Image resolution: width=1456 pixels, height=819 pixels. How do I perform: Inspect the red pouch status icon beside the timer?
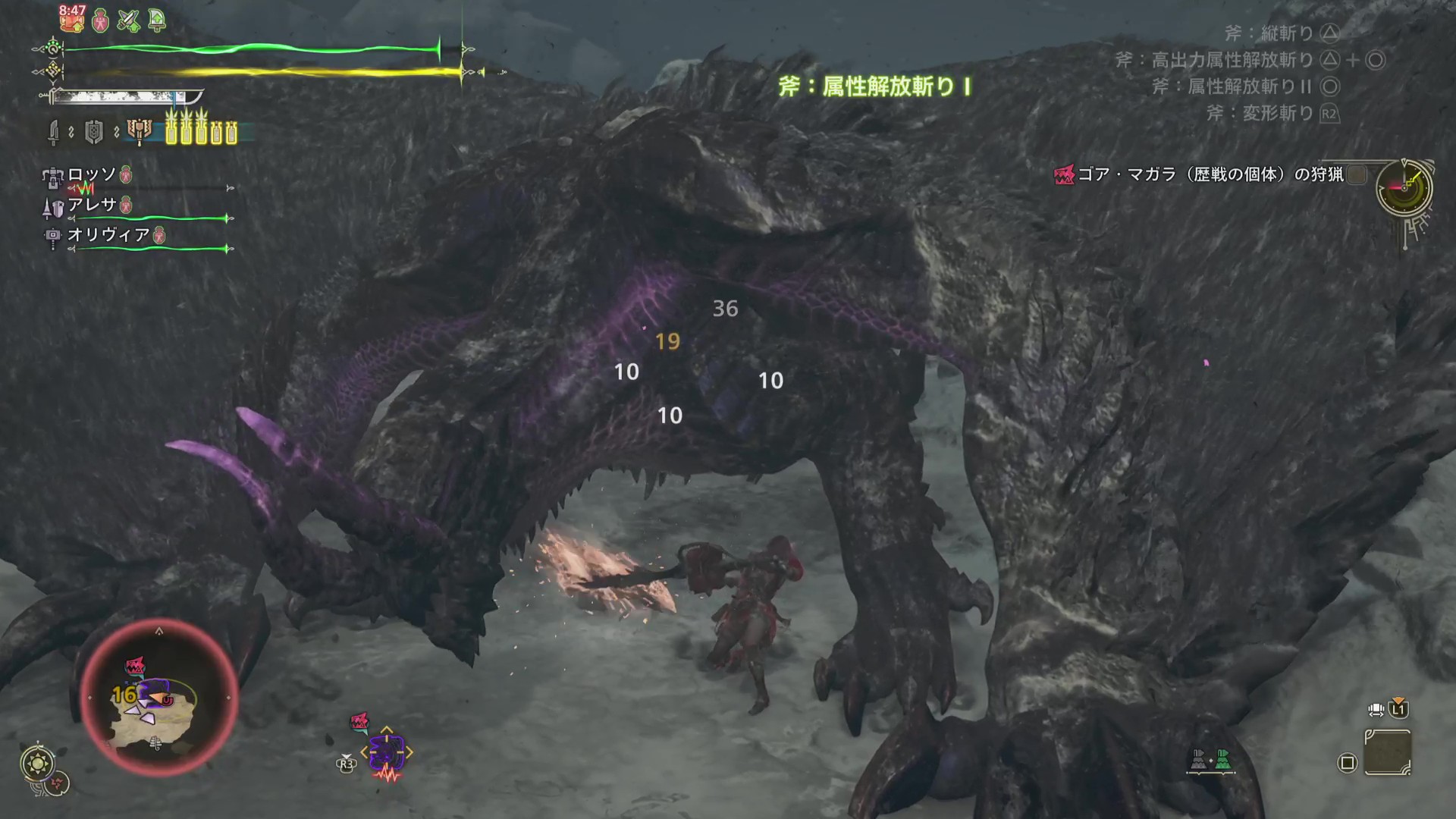(x=100, y=20)
